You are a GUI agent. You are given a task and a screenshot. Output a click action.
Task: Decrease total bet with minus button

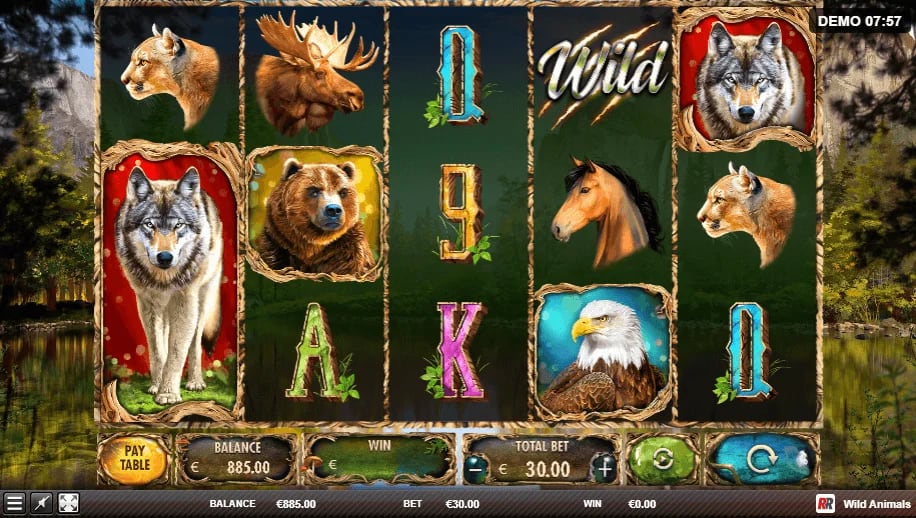(x=477, y=468)
